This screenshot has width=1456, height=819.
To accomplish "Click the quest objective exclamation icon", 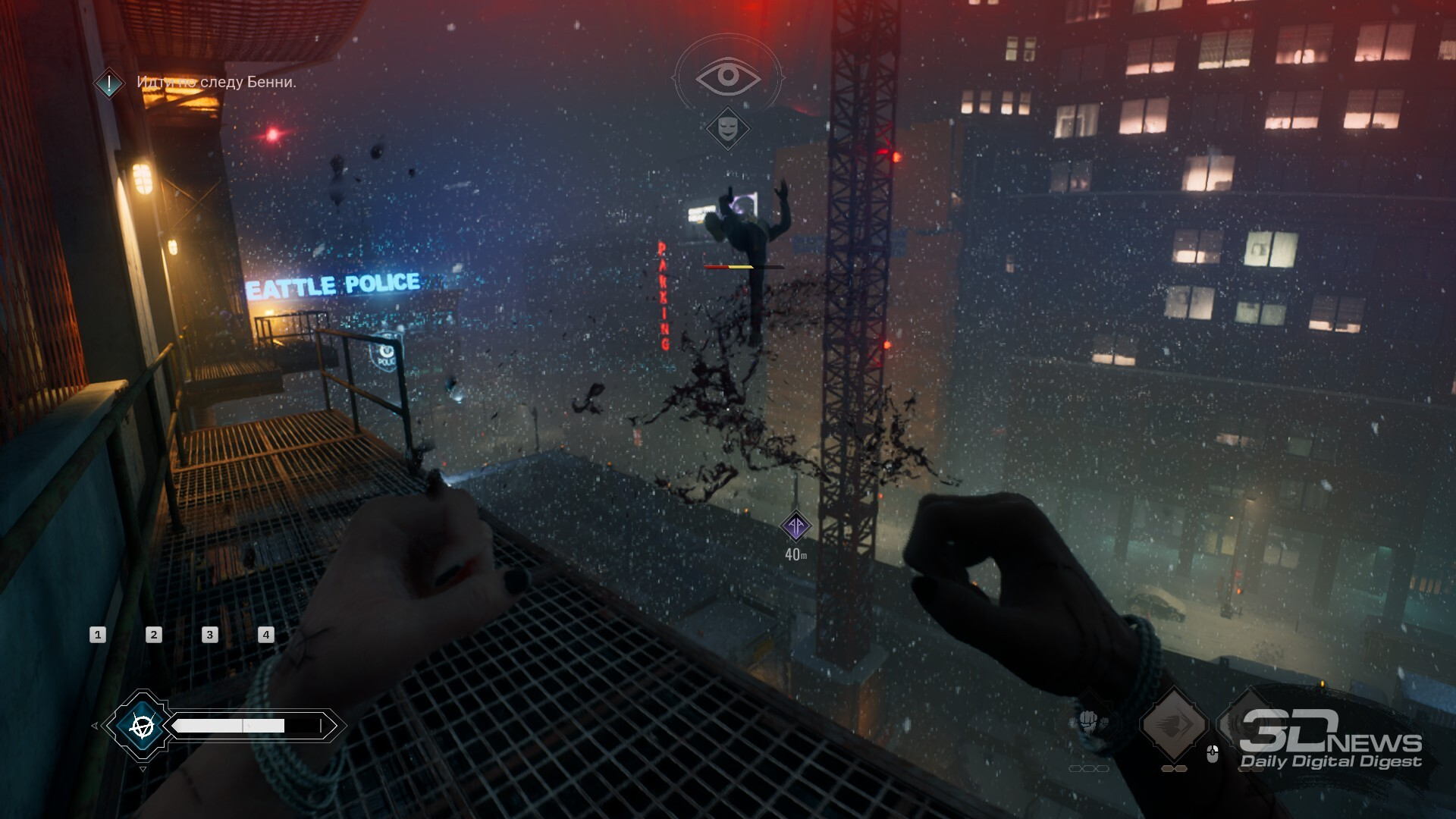I will [109, 83].
